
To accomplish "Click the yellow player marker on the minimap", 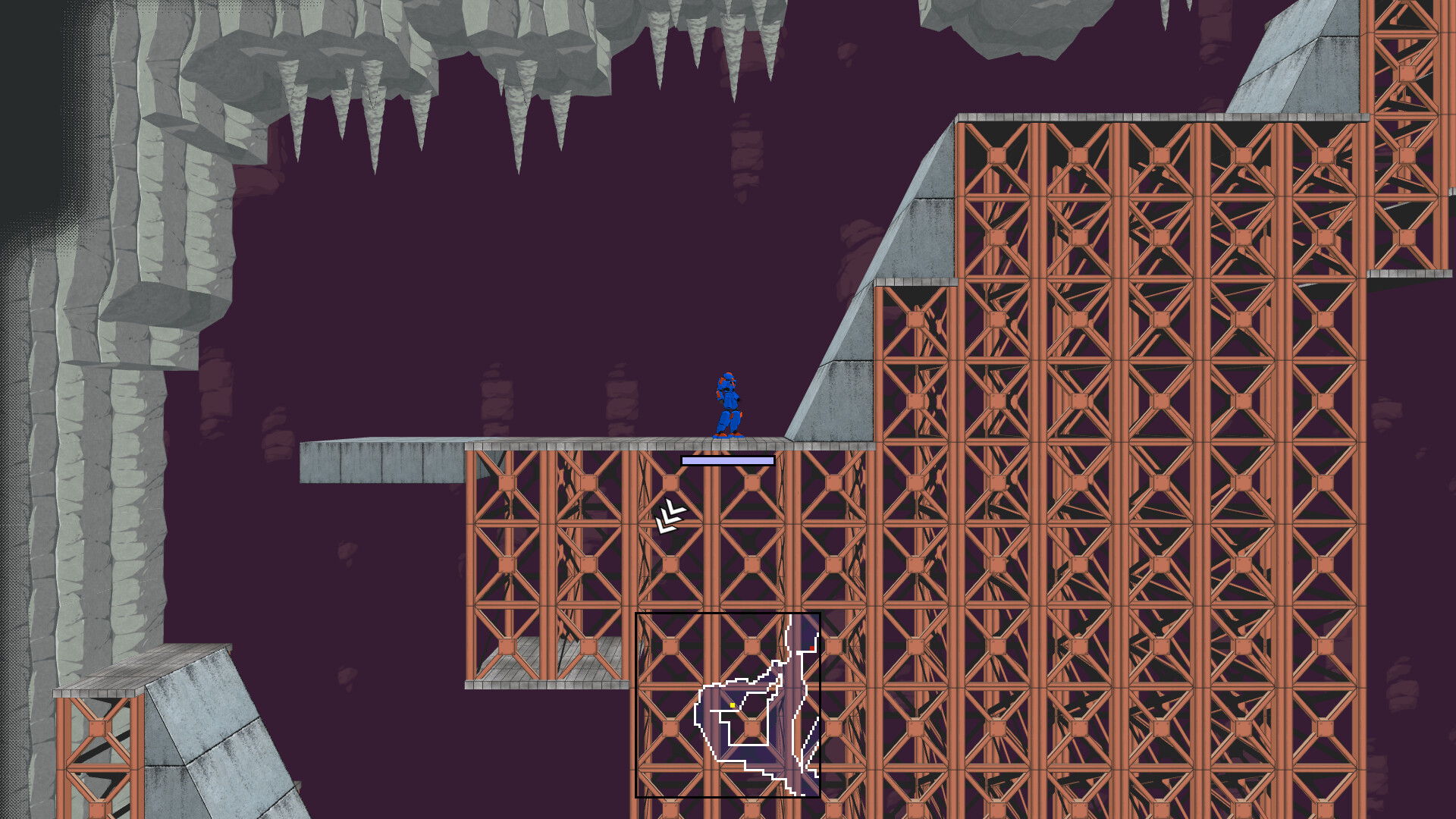I will (733, 705).
